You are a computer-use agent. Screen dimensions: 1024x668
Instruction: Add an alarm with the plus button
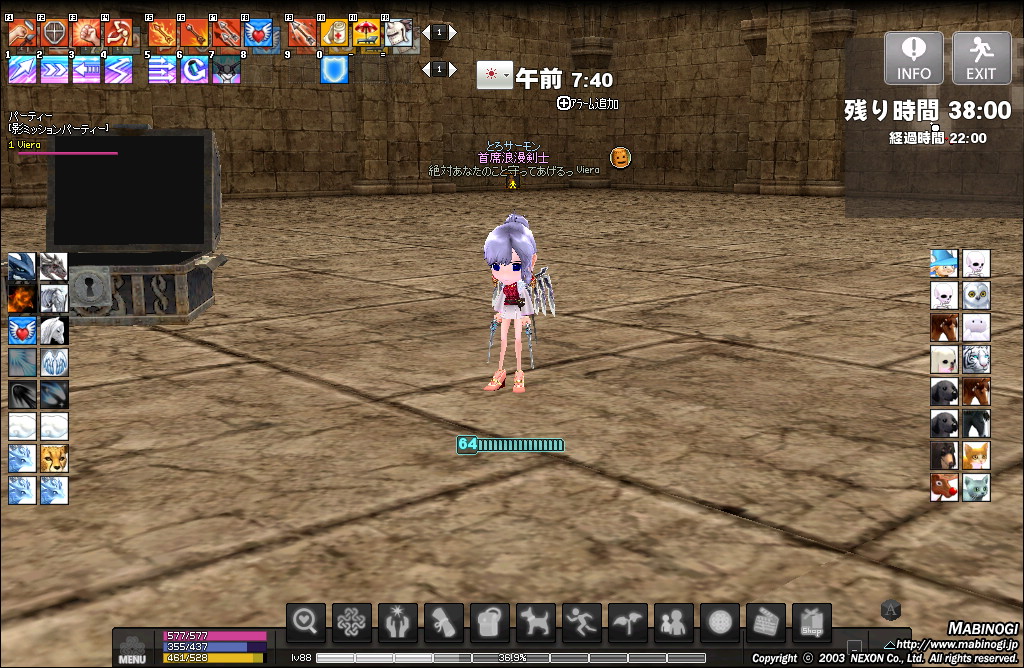point(564,103)
